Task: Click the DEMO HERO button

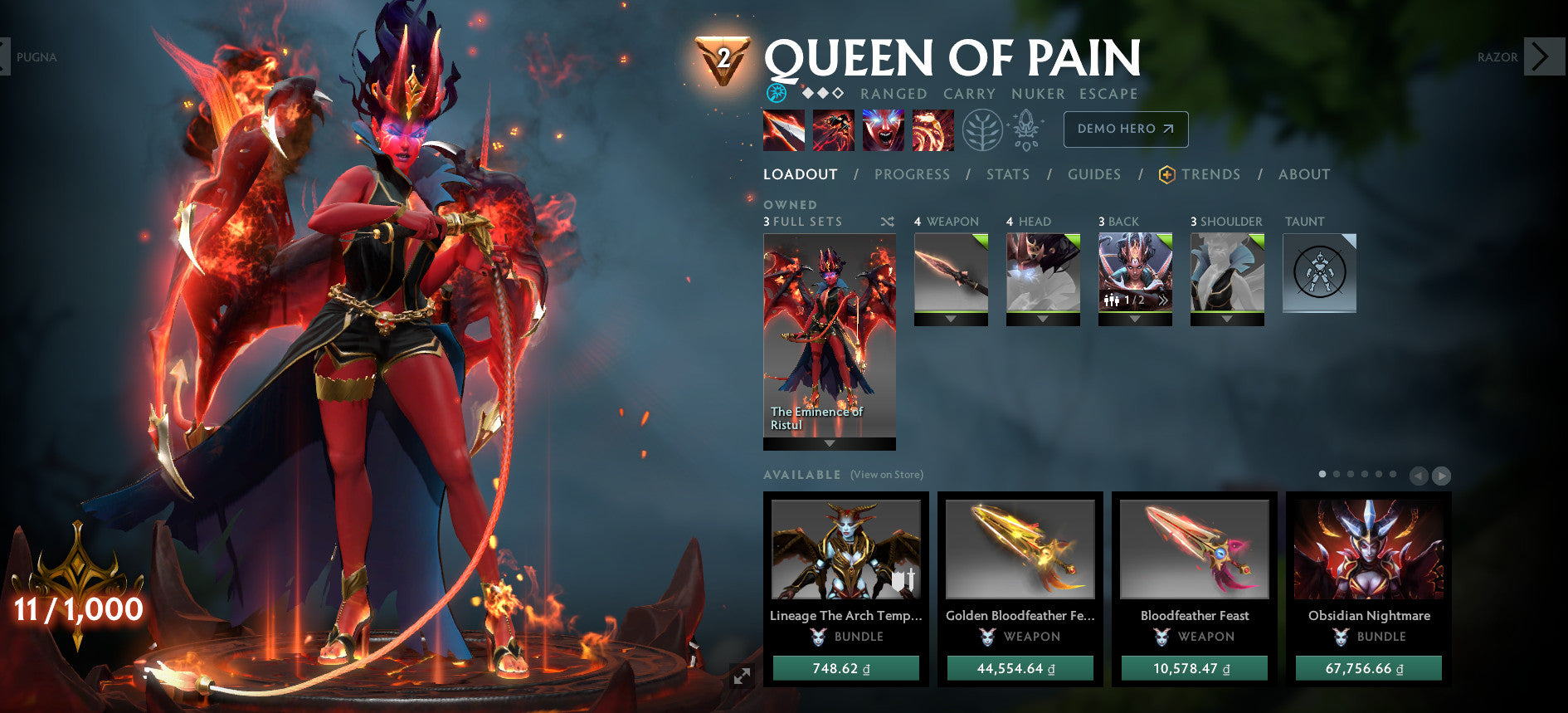Action: coord(1125,129)
